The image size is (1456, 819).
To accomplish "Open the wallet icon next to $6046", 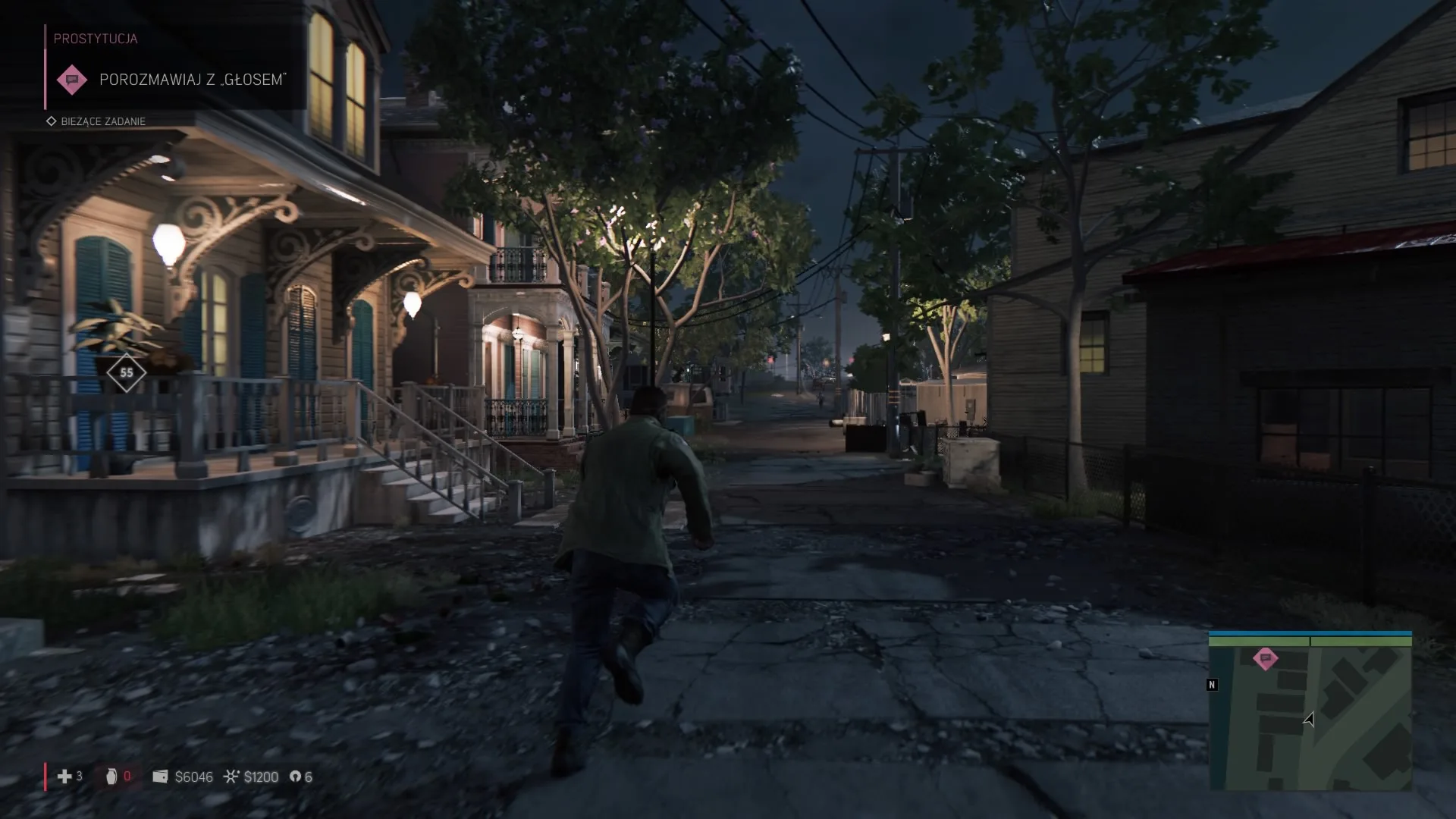I will point(160,777).
